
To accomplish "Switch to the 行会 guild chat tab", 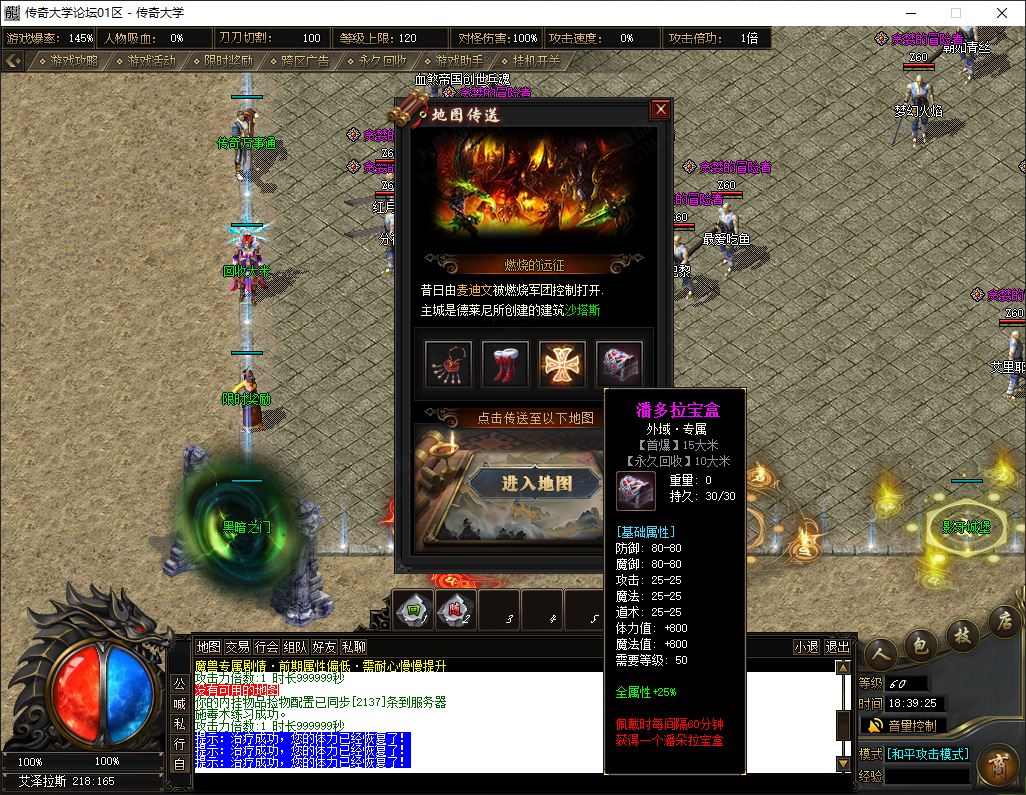I will tap(266, 647).
